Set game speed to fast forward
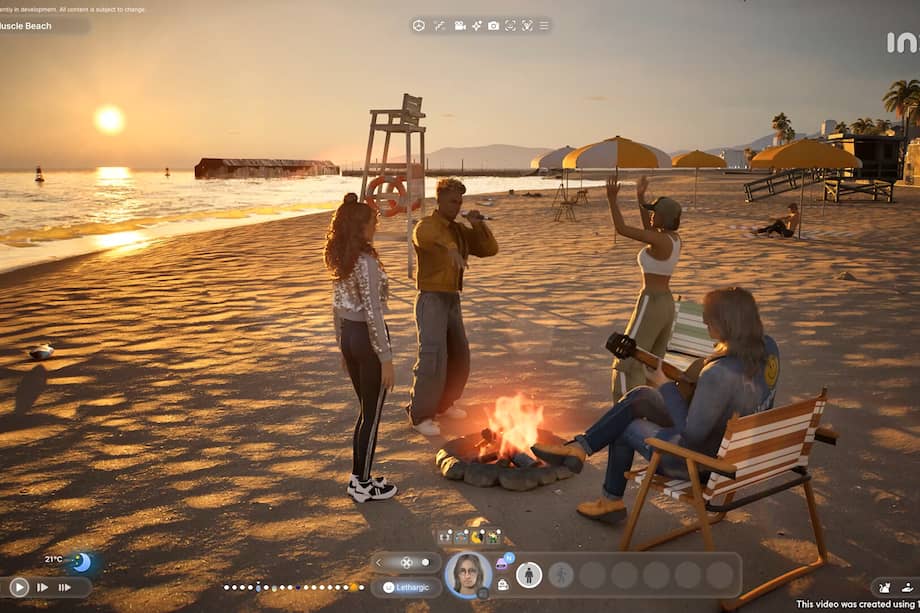The image size is (920, 613). point(42,587)
